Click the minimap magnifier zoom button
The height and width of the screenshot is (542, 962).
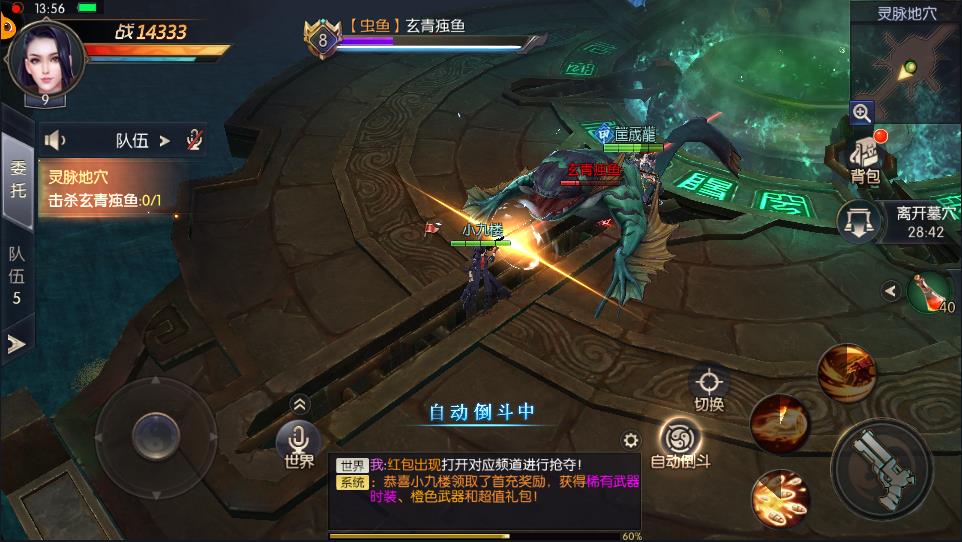pyautogui.click(x=862, y=113)
